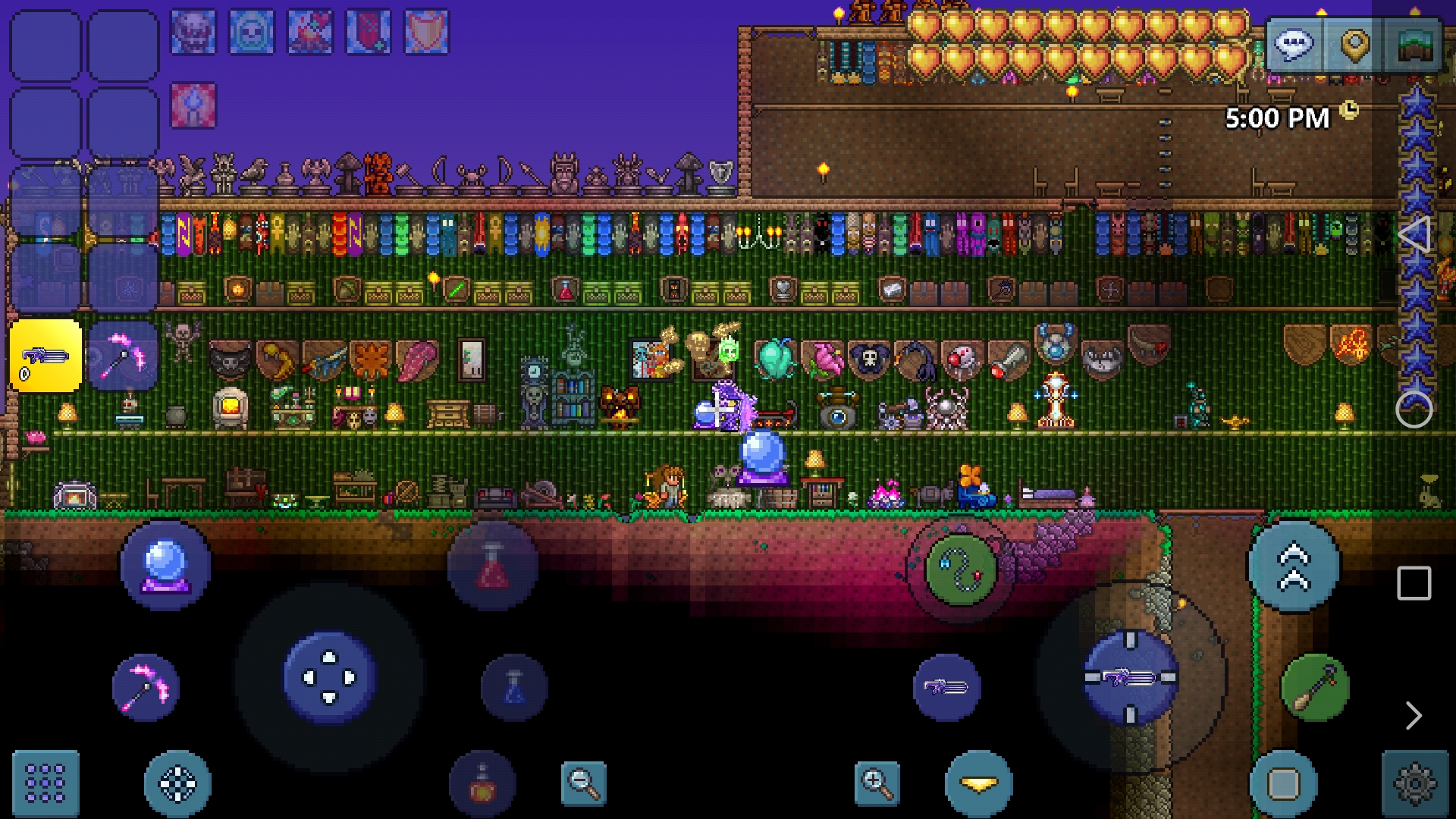Open the gear settings button
Image resolution: width=1456 pixels, height=819 pixels.
click(1414, 783)
